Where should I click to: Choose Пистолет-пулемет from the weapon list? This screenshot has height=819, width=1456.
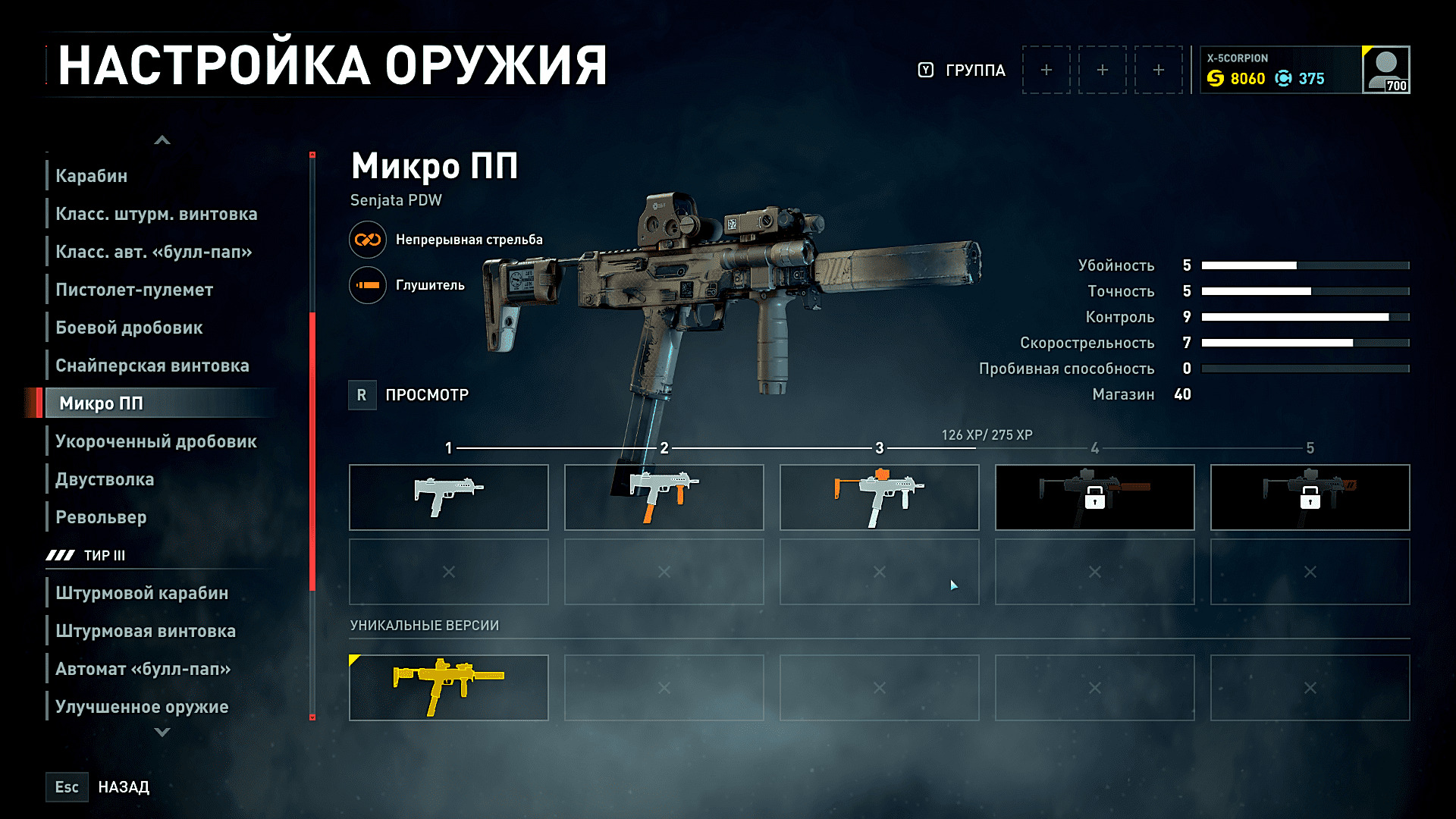point(134,290)
